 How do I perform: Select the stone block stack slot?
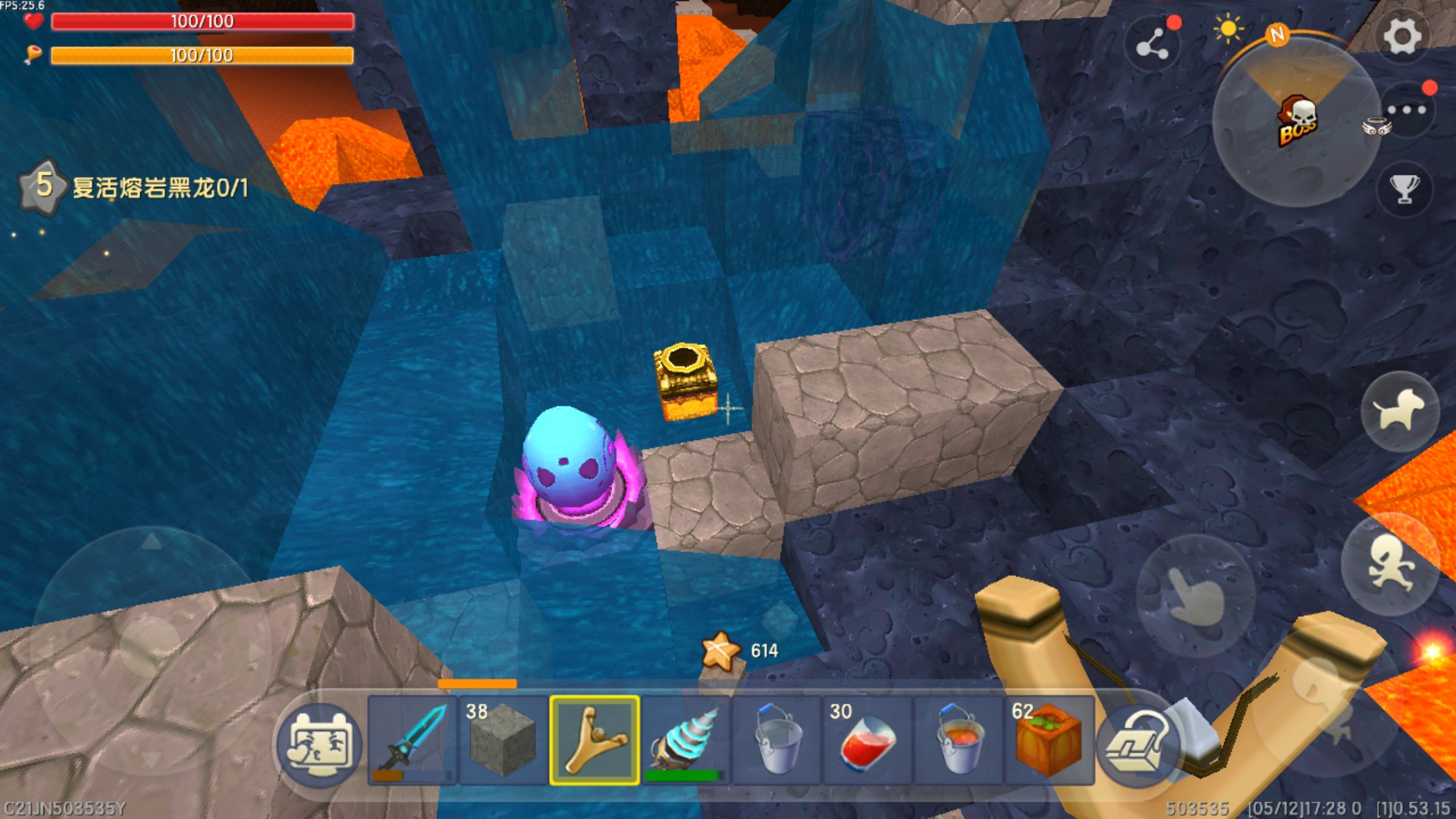(x=504, y=739)
